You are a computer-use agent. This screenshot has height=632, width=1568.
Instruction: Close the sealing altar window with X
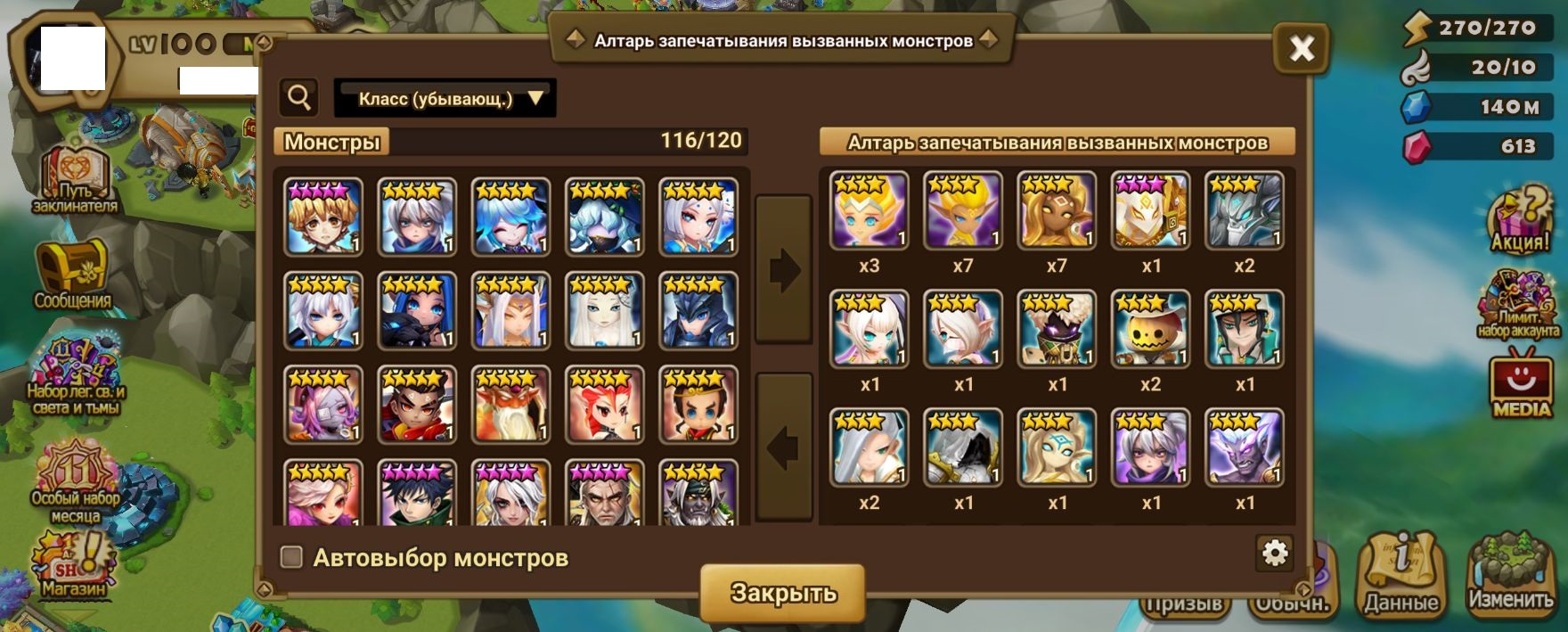coord(1302,48)
